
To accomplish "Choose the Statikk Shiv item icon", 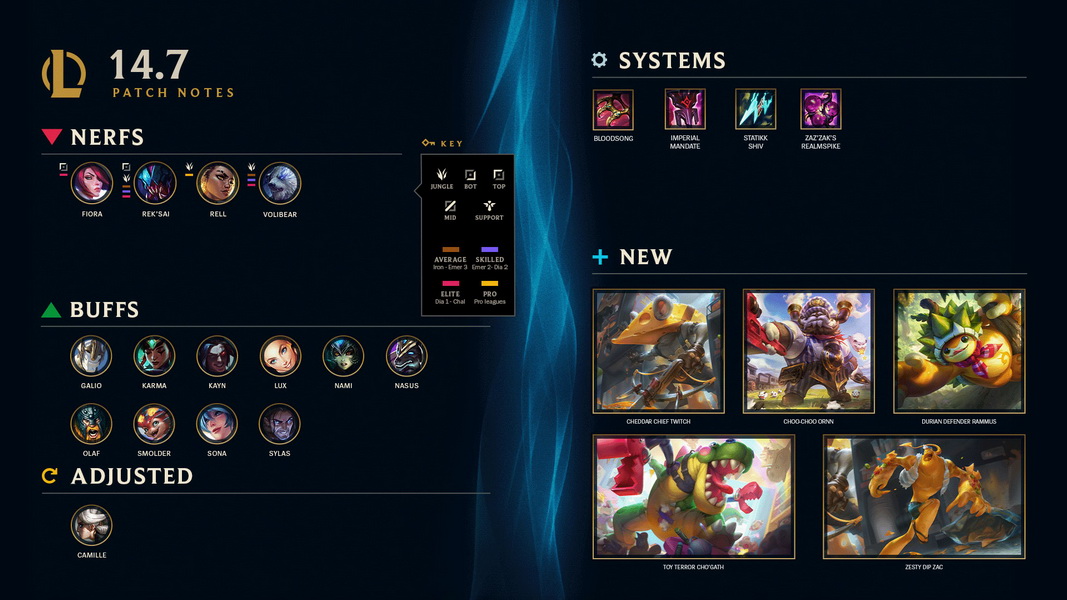I will tap(756, 110).
